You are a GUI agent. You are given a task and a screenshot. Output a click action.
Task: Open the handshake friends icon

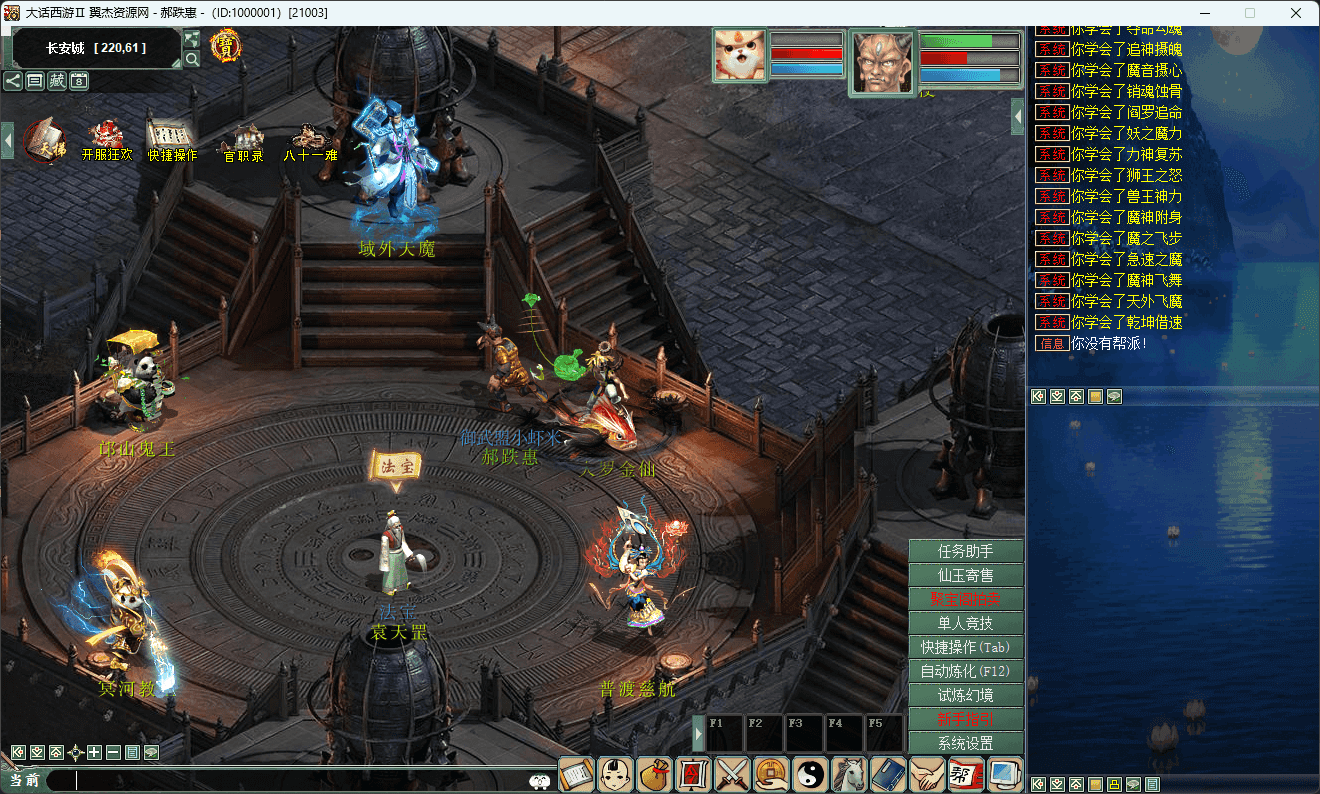(927, 775)
